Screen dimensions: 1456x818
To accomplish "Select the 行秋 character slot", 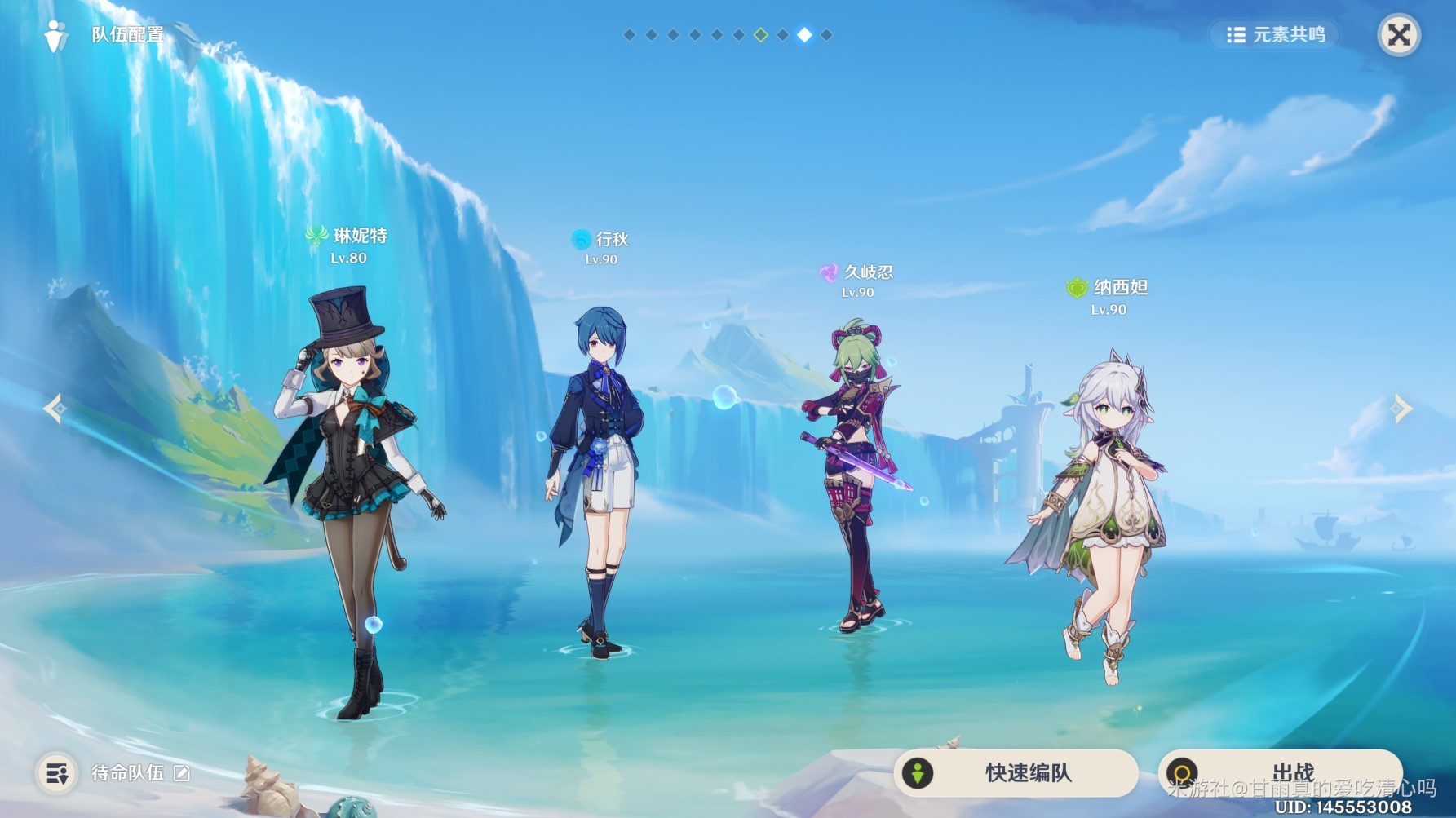I will [x=595, y=481].
